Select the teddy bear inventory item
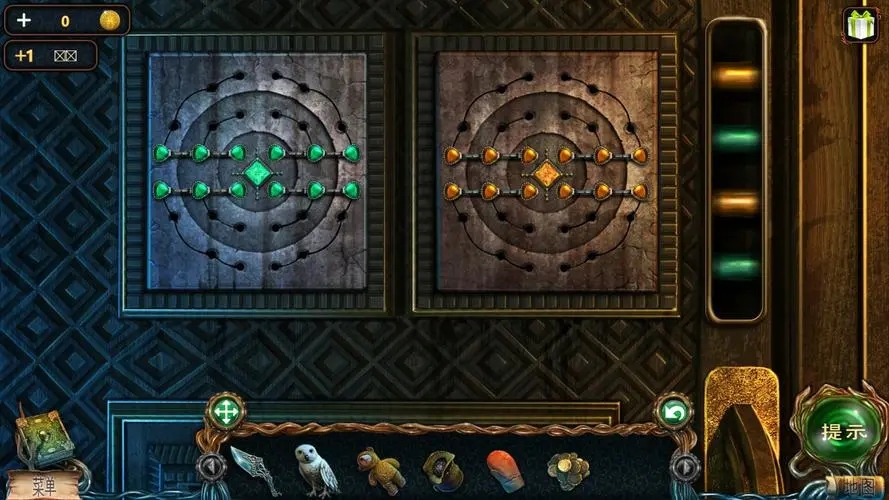The width and height of the screenshot is (889, 500). coord(379,469)
